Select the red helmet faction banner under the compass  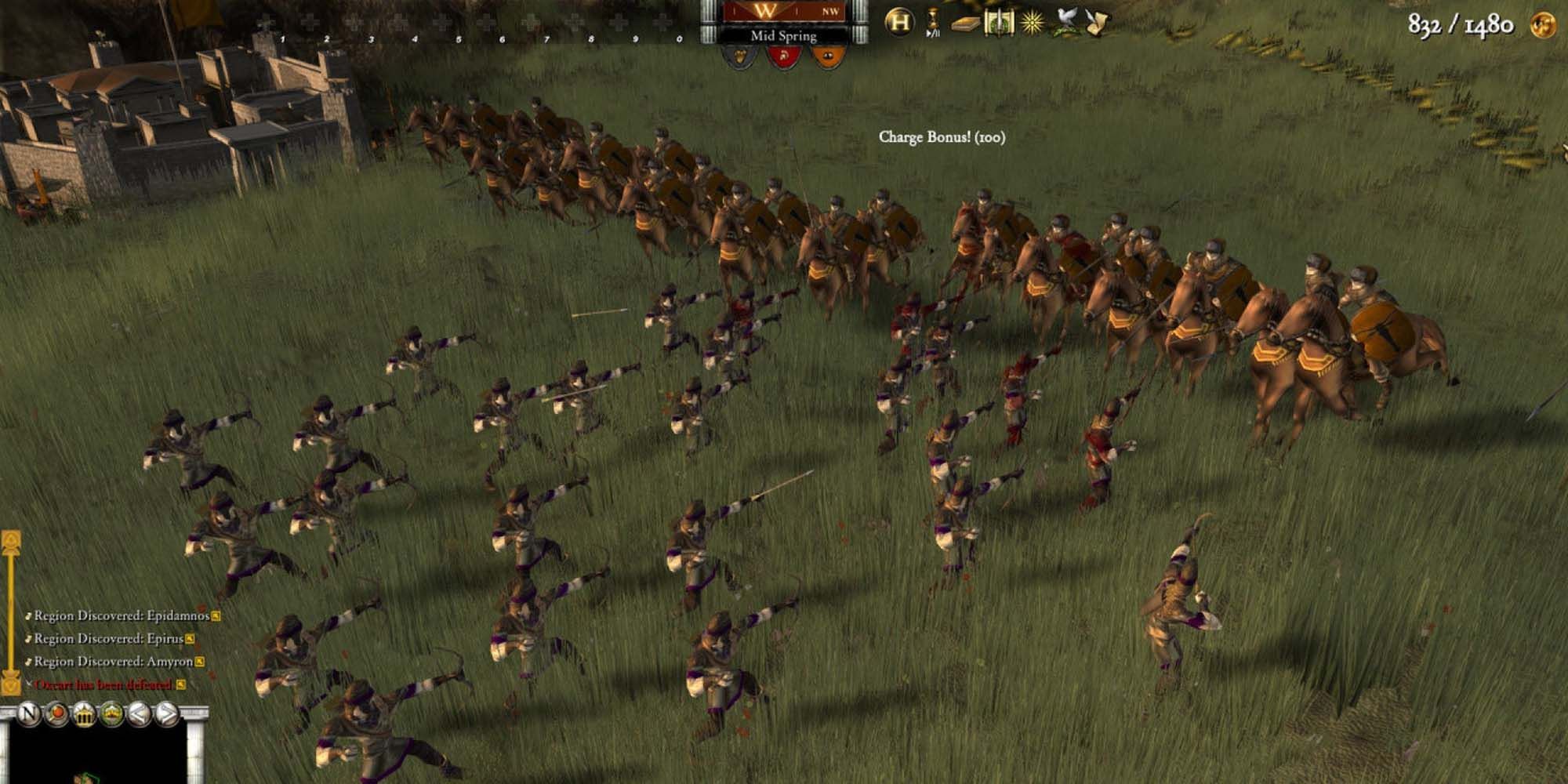(784, 55)
